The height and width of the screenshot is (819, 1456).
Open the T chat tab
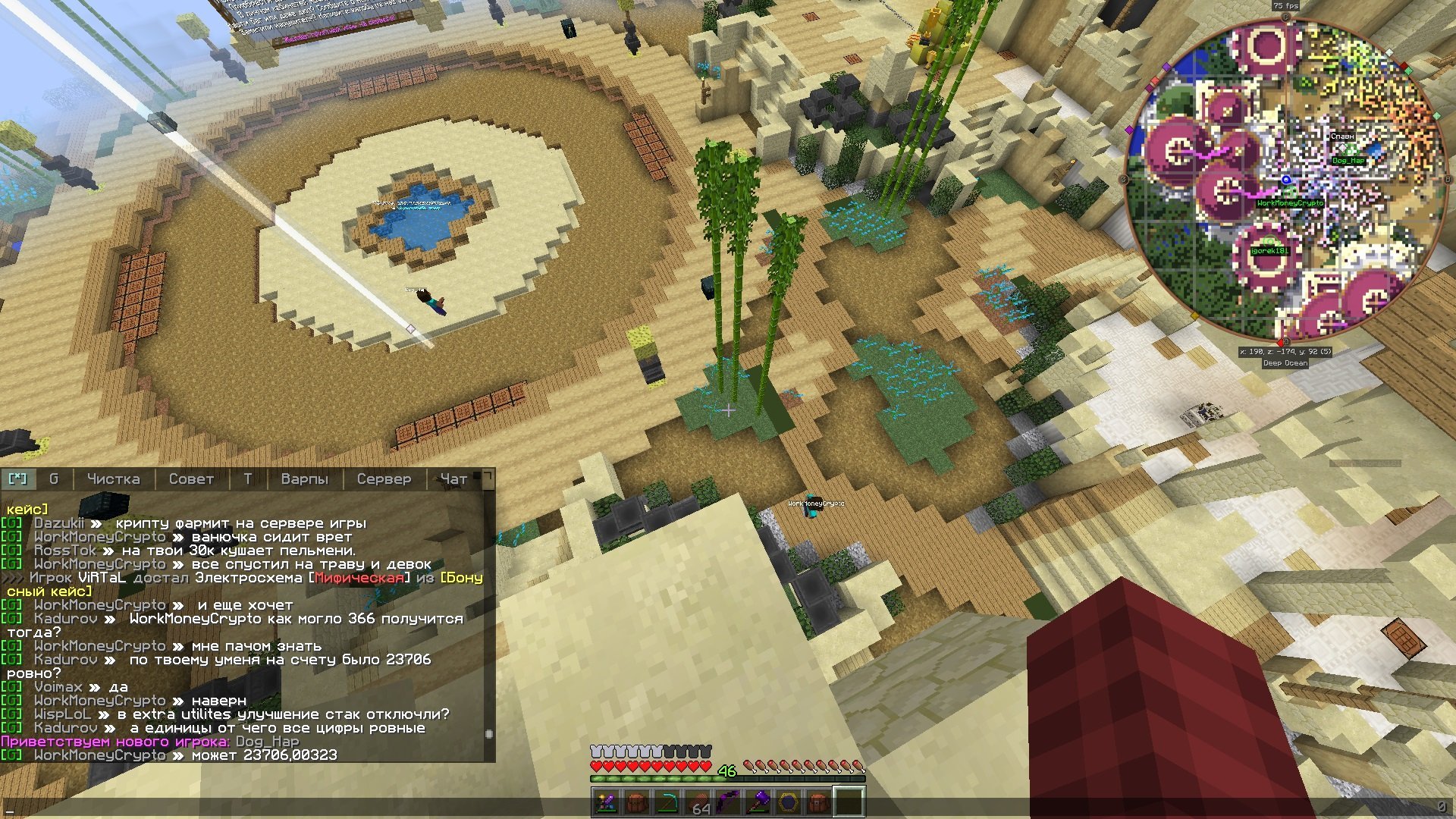[x=247, y=479]
